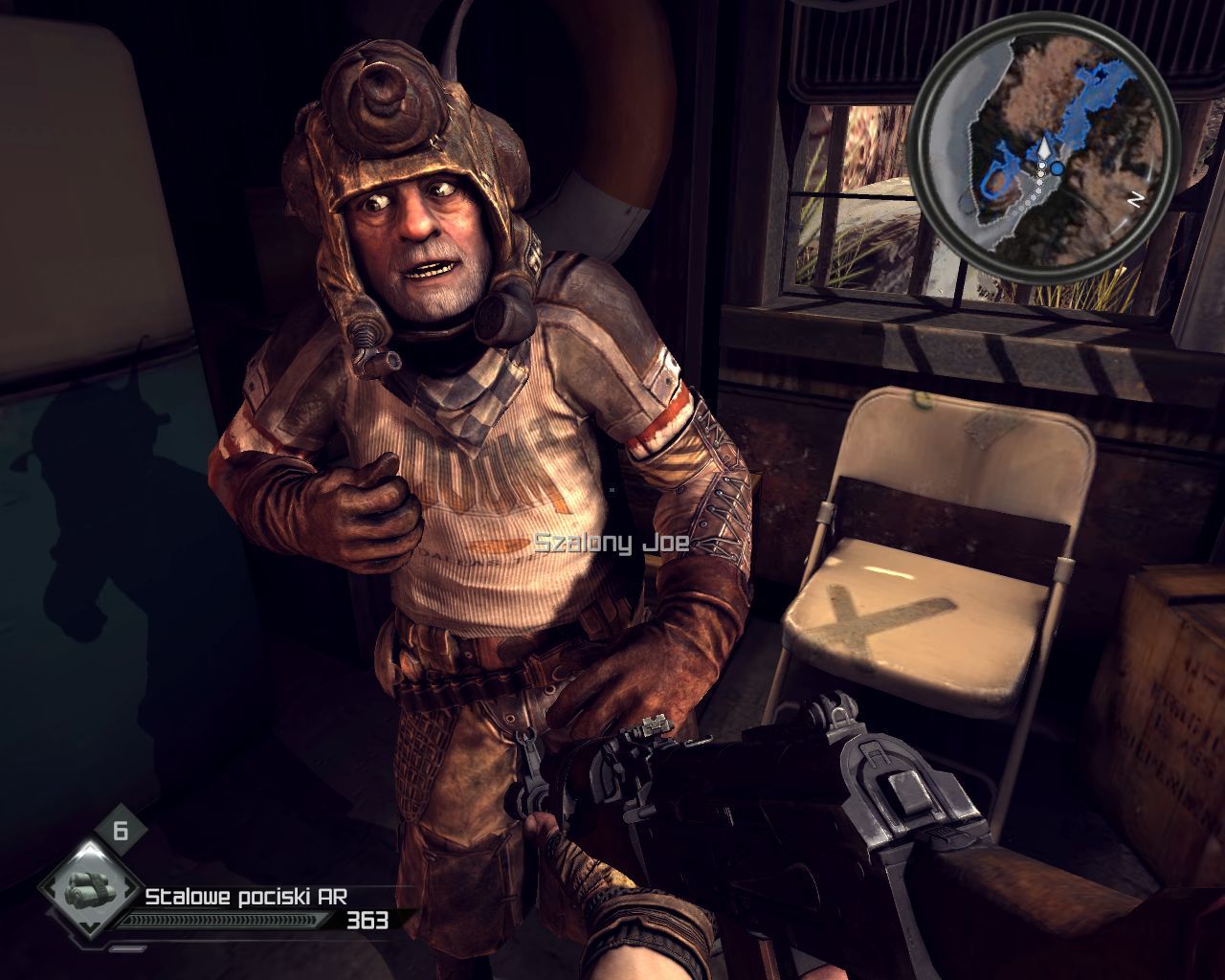Click the blue objective marker on minimap
The width and height of the screenshot is (1225, 980).
(x=1057, y=167)
